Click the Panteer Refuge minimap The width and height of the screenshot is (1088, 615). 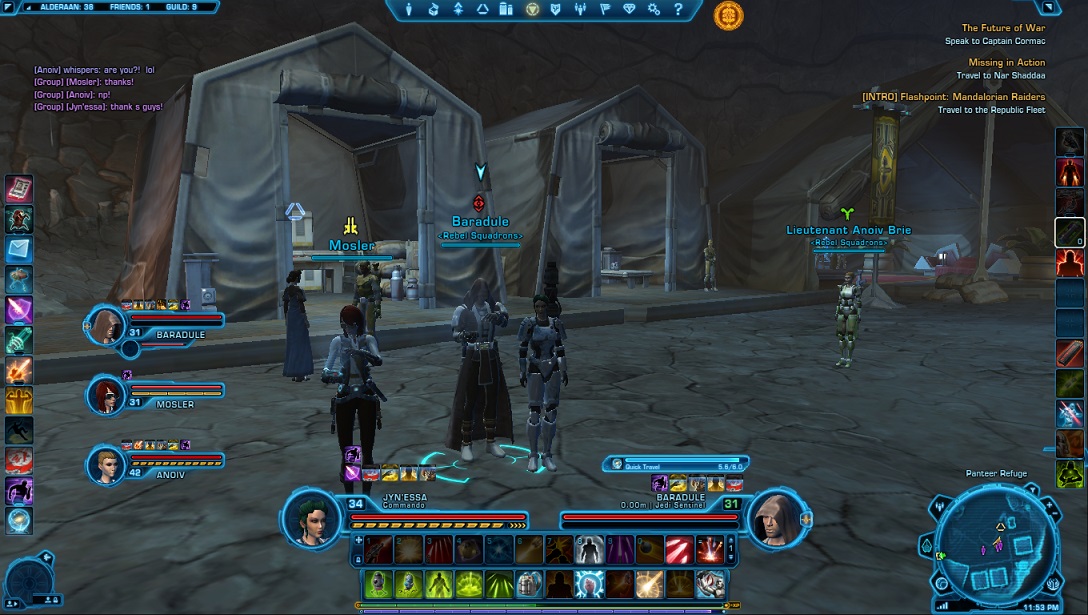tap(991, 545)
